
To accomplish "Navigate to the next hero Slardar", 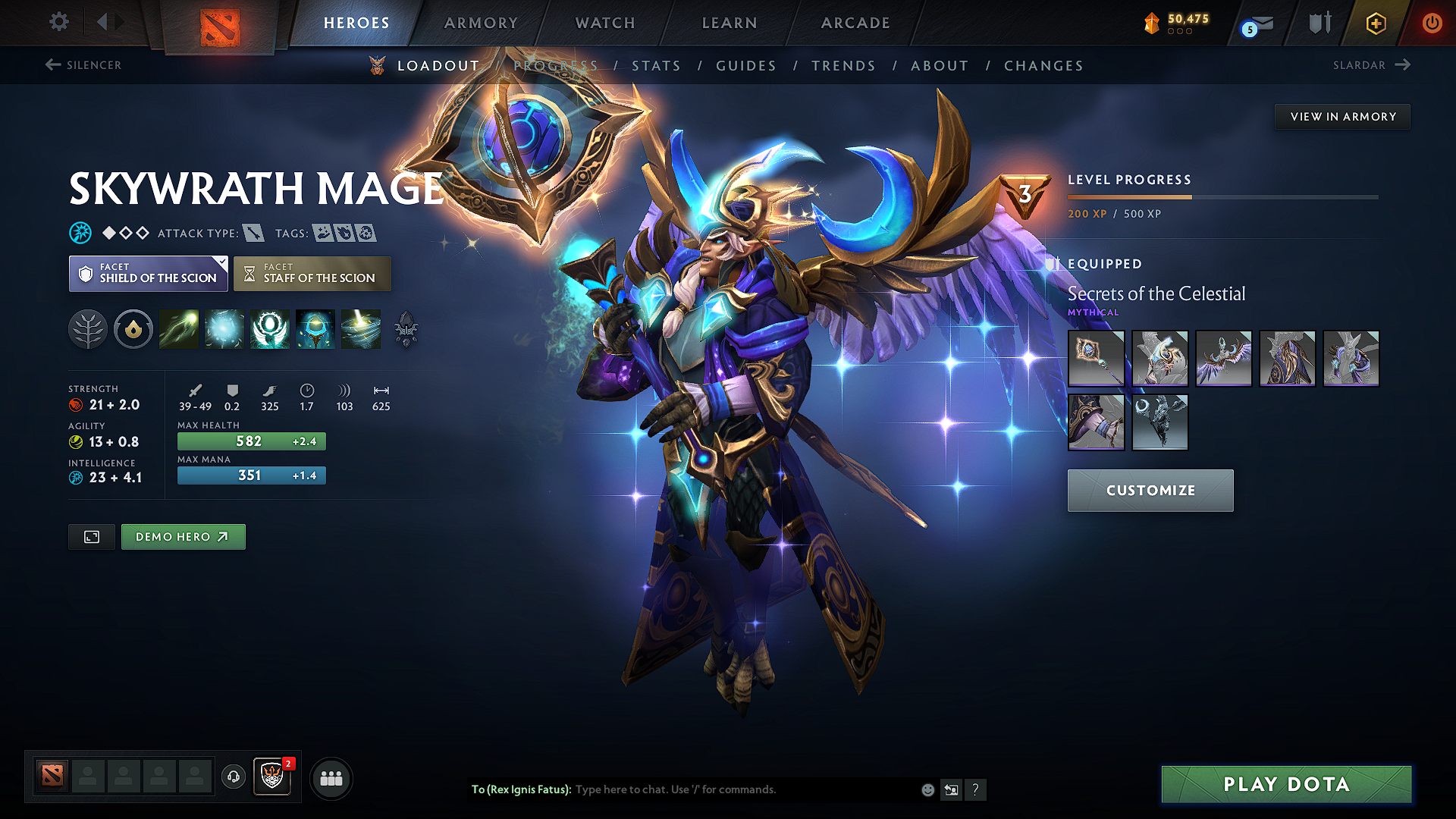I will tap(1370, 65).
